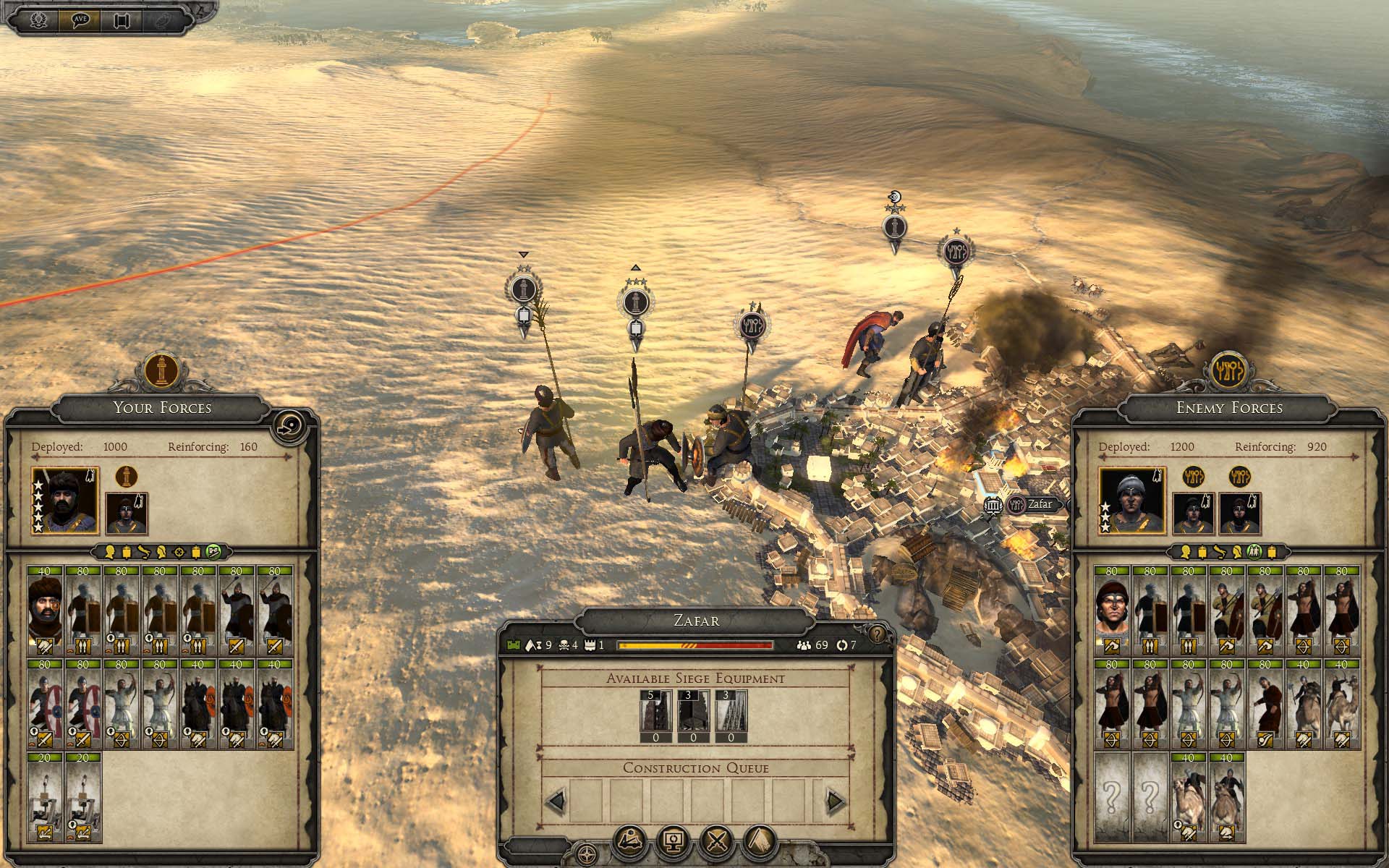This screenshot has height=868, width=1389.
Task: Choose the siege tower equipment with cost 5
Action: (x=655, y=716)
